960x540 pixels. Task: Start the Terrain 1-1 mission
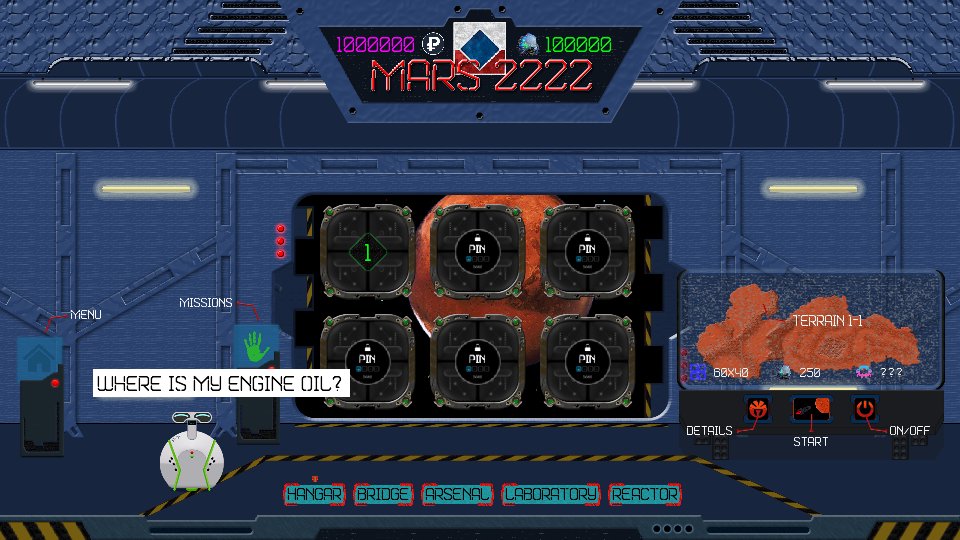810,408
